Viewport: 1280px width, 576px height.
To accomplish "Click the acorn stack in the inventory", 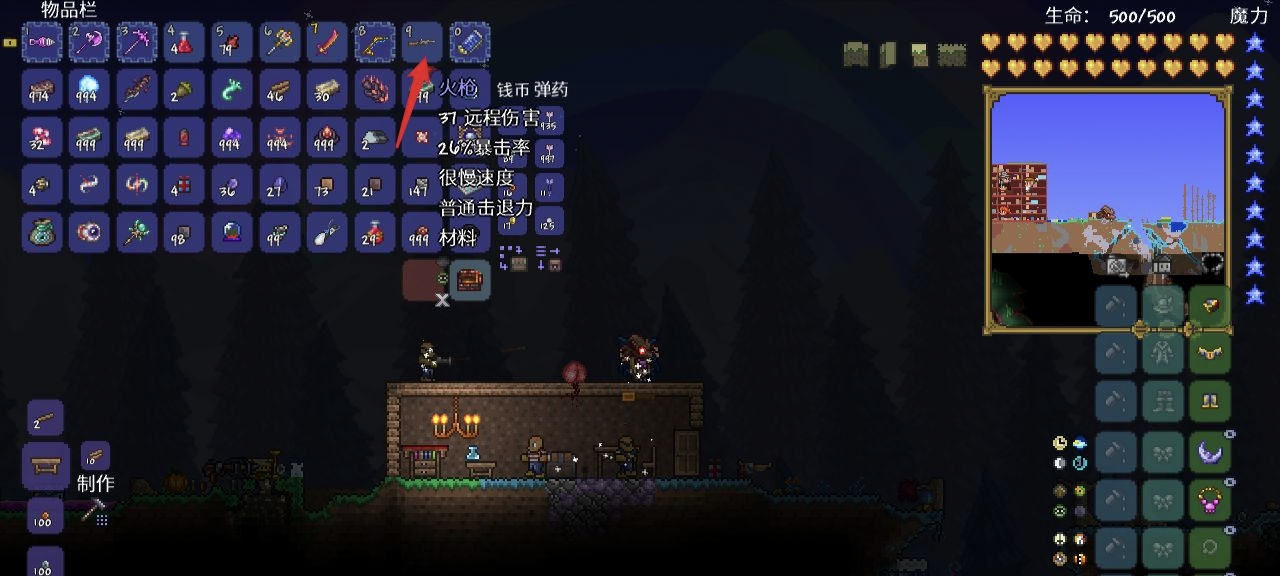I will tap(184, 90).
